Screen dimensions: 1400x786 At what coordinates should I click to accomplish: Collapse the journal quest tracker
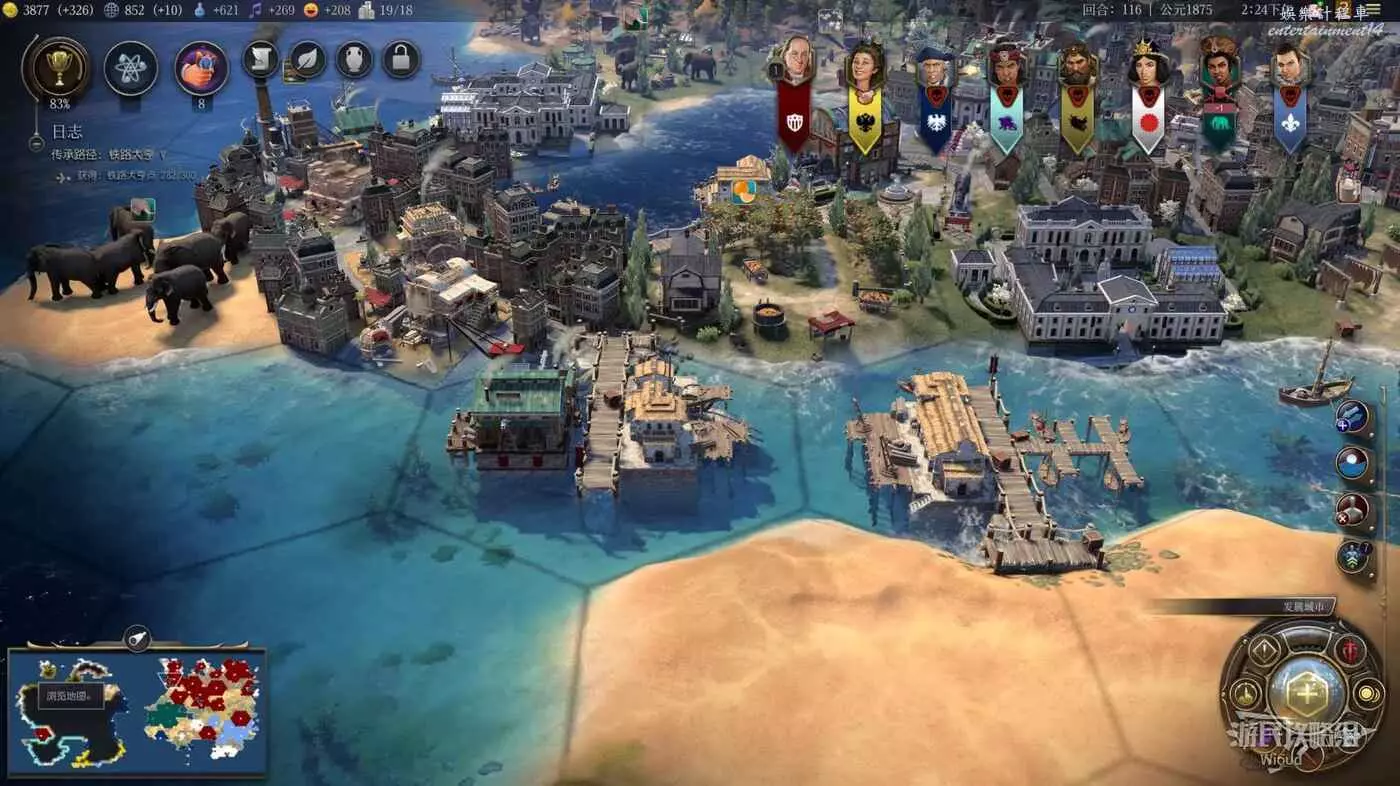point(37,143)
